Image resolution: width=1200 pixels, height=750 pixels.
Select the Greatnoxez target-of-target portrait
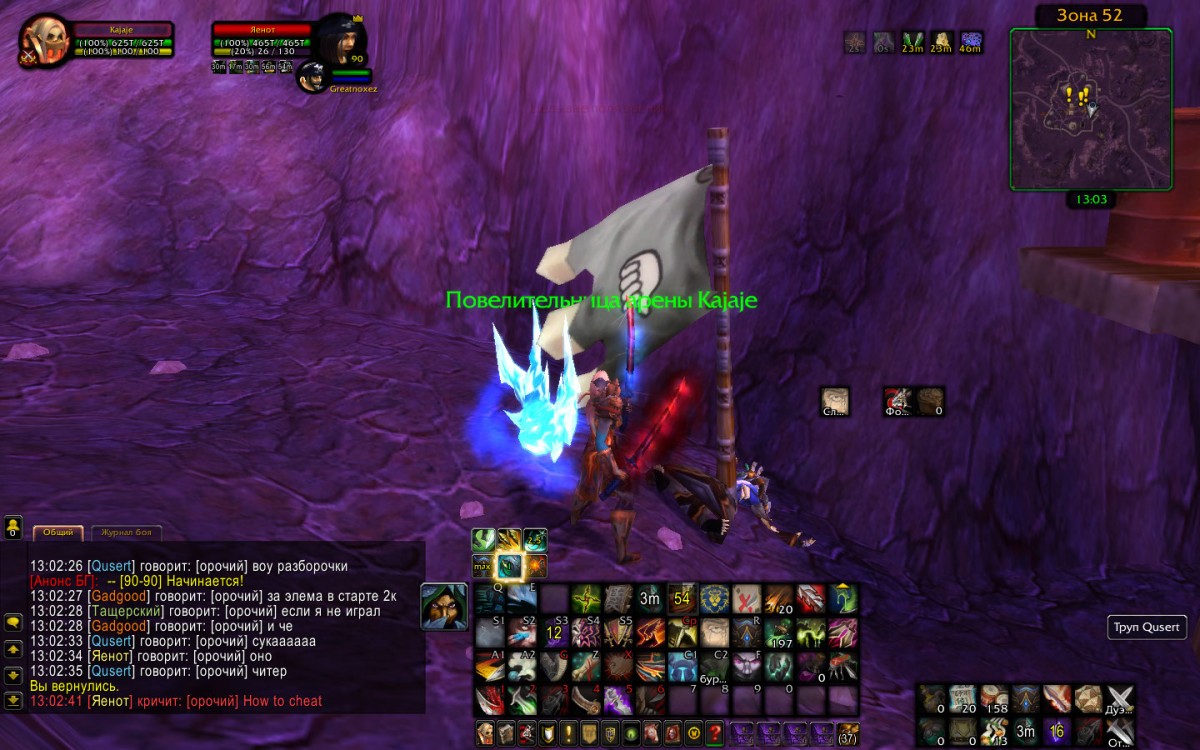click(x=311, y=76)
